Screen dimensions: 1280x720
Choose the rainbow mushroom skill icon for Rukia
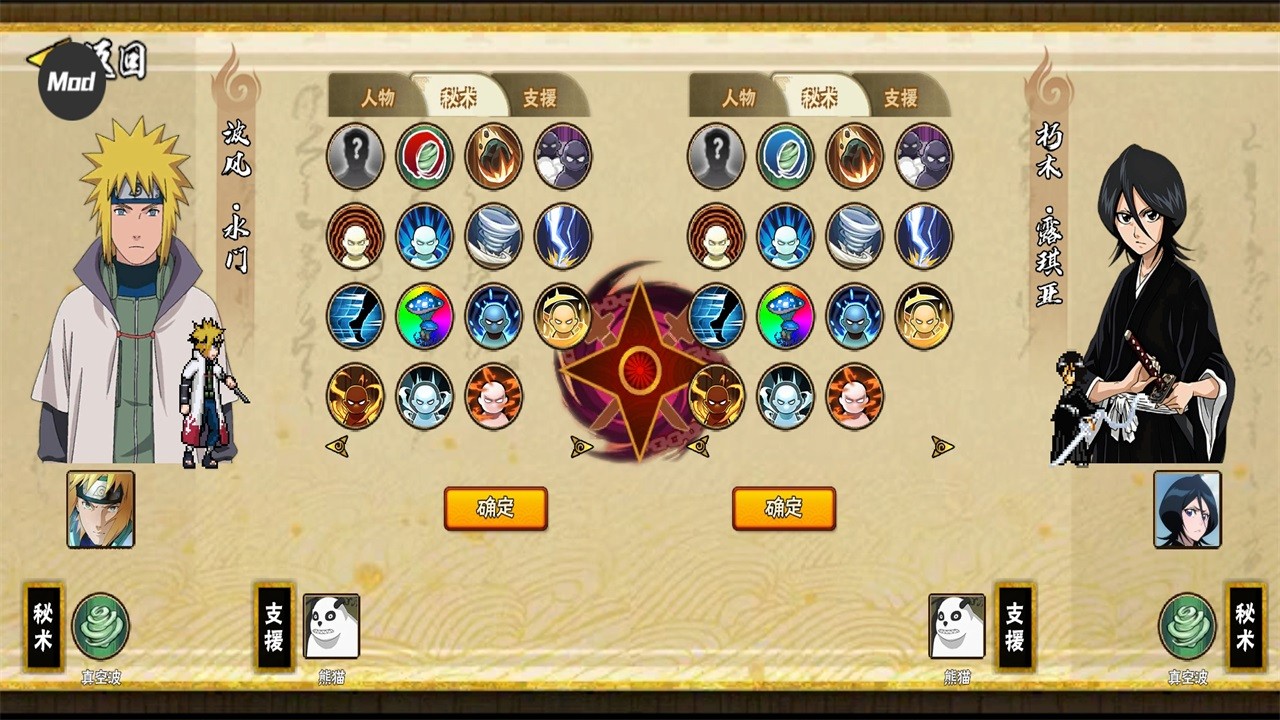pyautogui.click(x=786, y=316)
